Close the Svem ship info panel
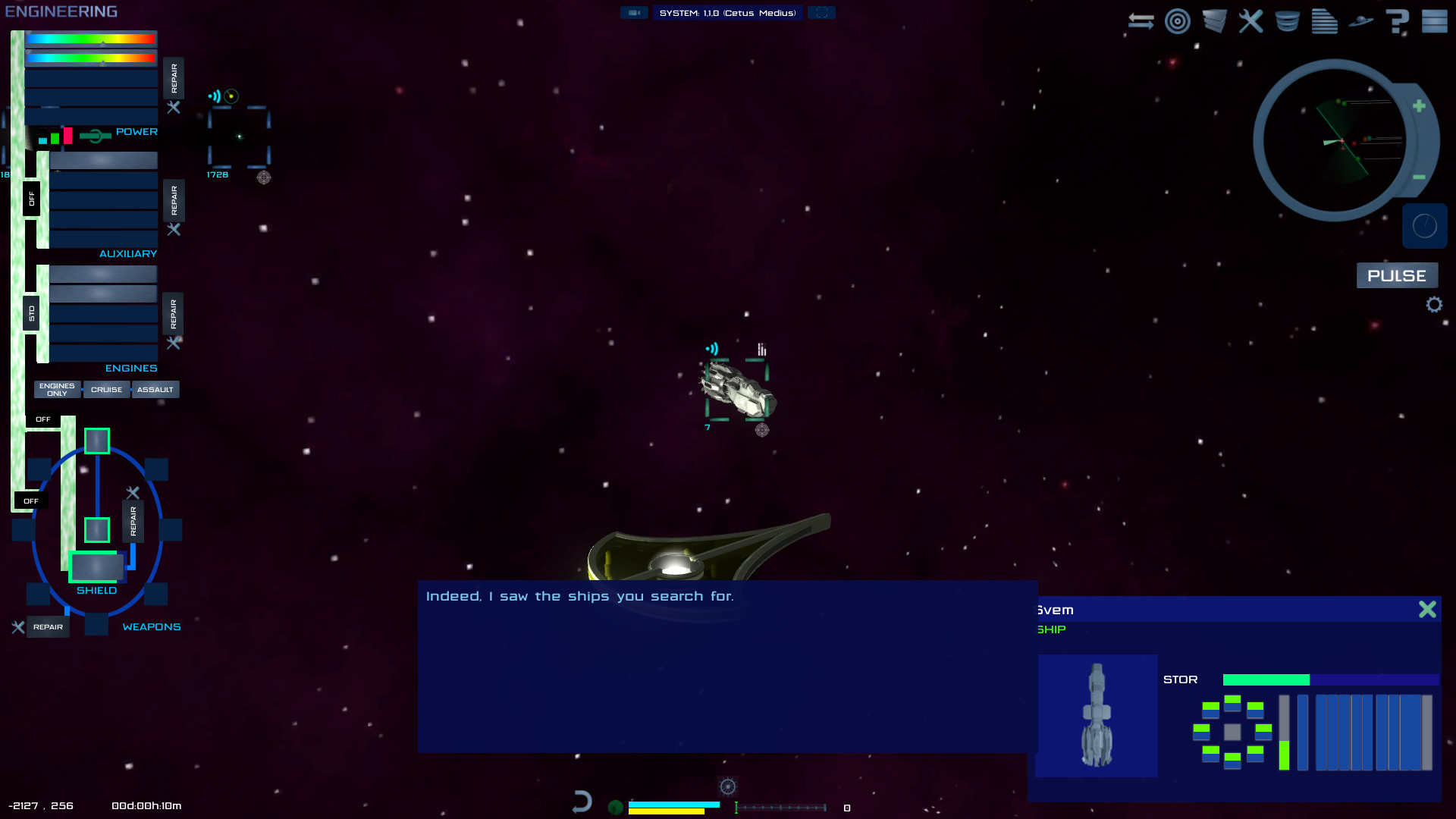Screen dimensions: 1456x819 click(x=1427, y=610)
